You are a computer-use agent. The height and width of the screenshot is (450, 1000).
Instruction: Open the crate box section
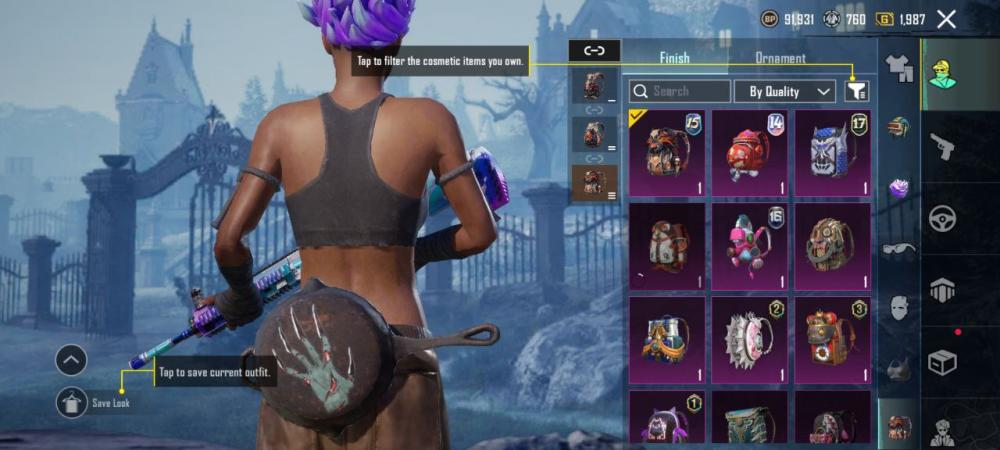click(942, 362)
